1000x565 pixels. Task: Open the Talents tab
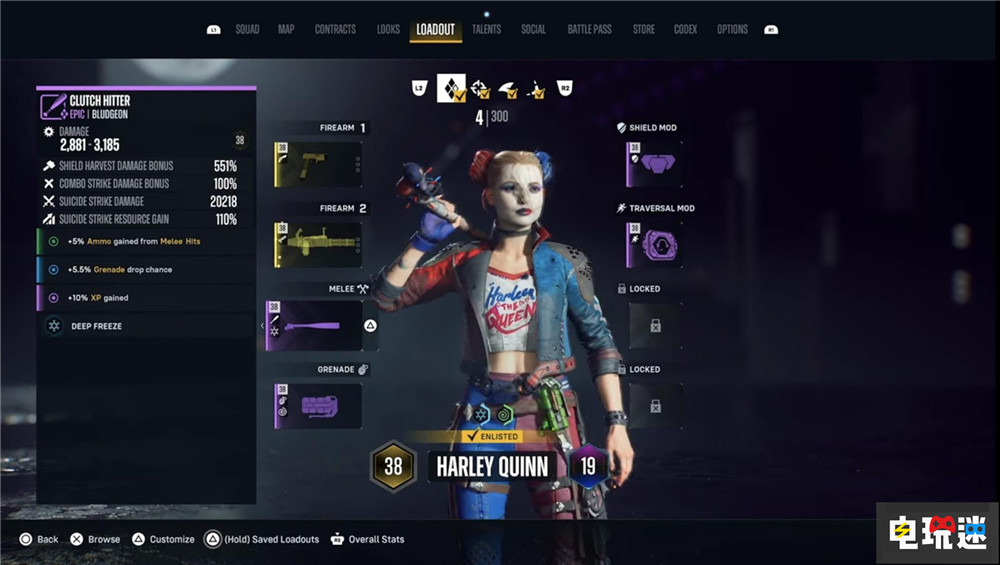tap(486, 30)
